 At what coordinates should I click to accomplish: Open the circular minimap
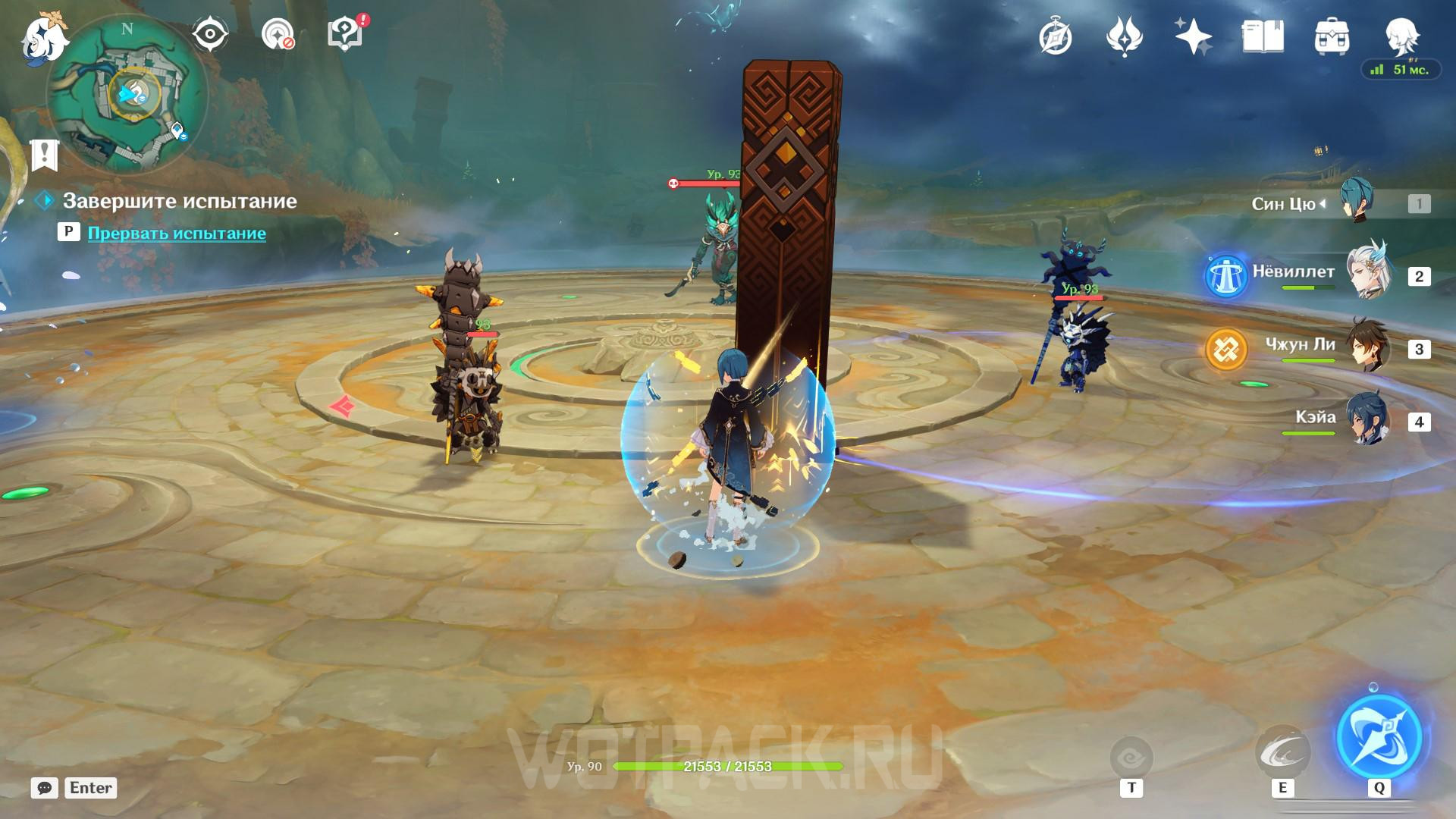tap(127, 95)
